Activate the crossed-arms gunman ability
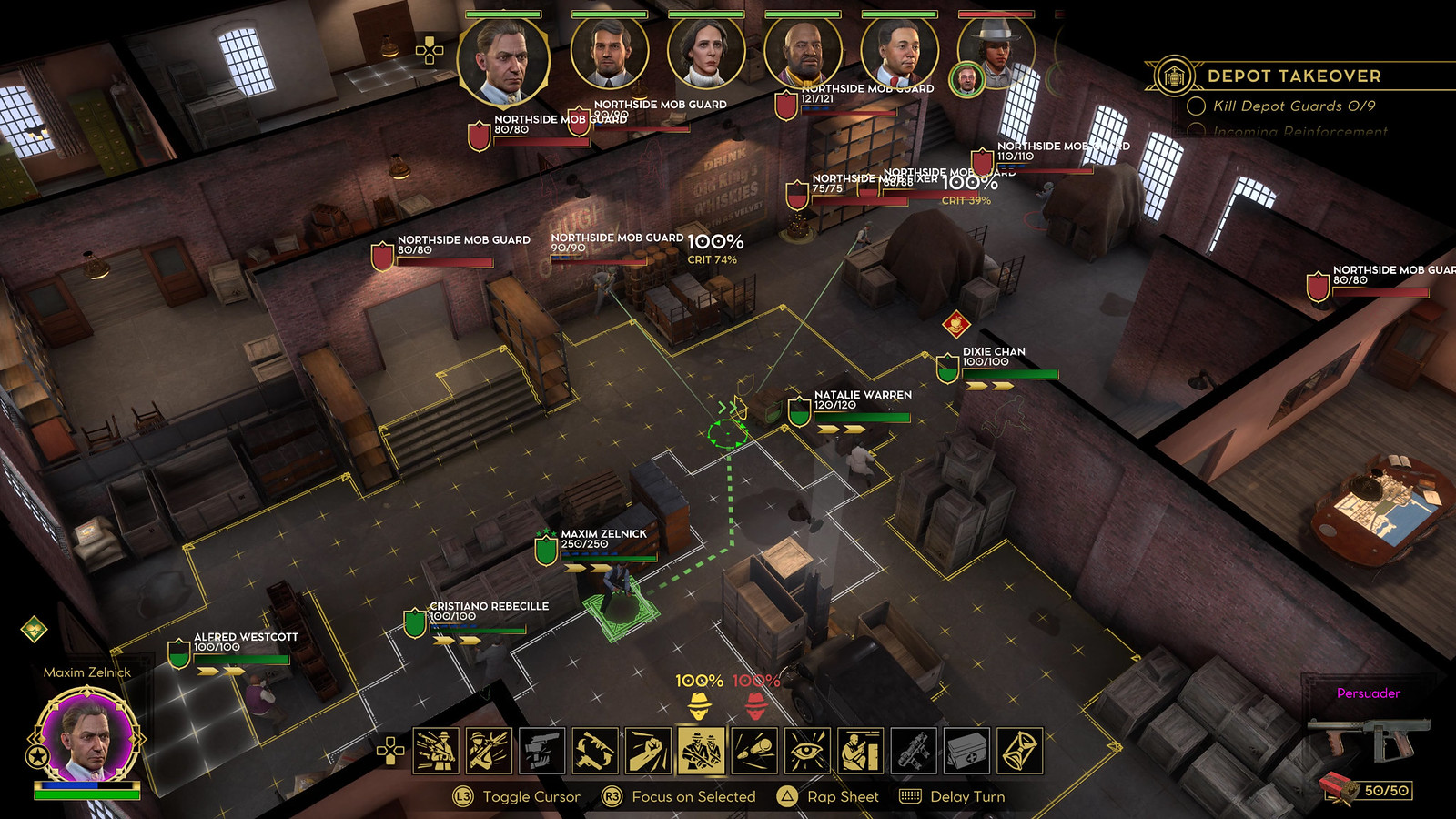 click(x=489, y=752)
